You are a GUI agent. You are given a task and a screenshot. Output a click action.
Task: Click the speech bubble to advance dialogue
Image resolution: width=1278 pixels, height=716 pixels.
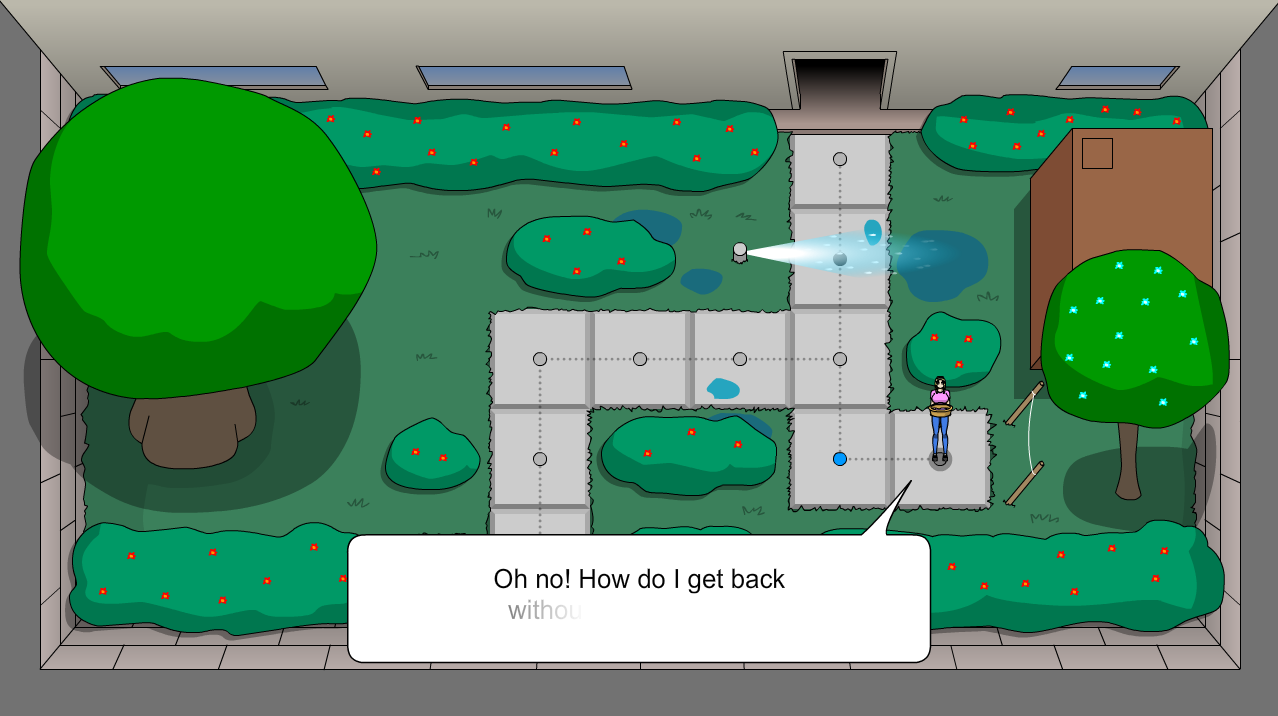pyautogui.click(x=638, y=598)
